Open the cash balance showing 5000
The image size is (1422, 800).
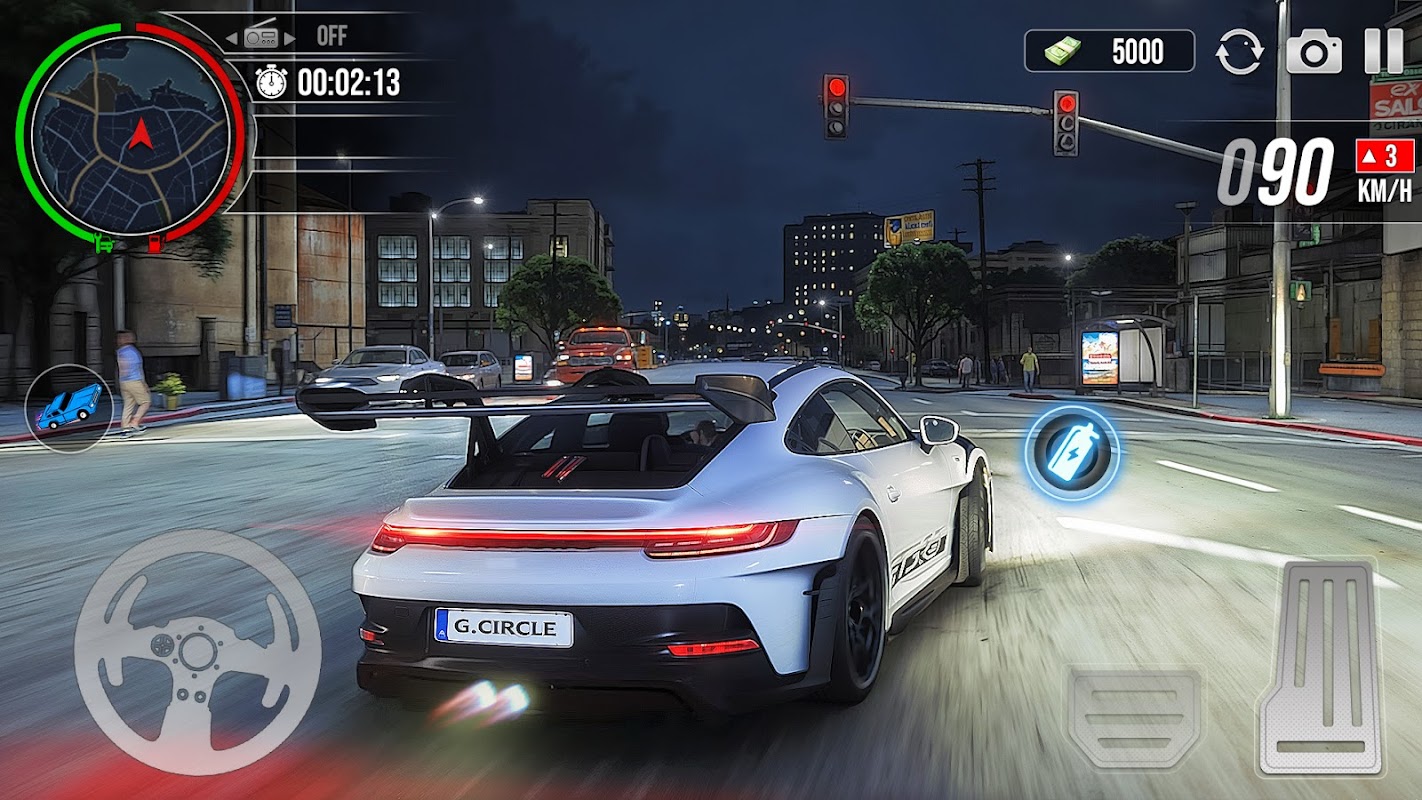click(x=1109, y=51)
